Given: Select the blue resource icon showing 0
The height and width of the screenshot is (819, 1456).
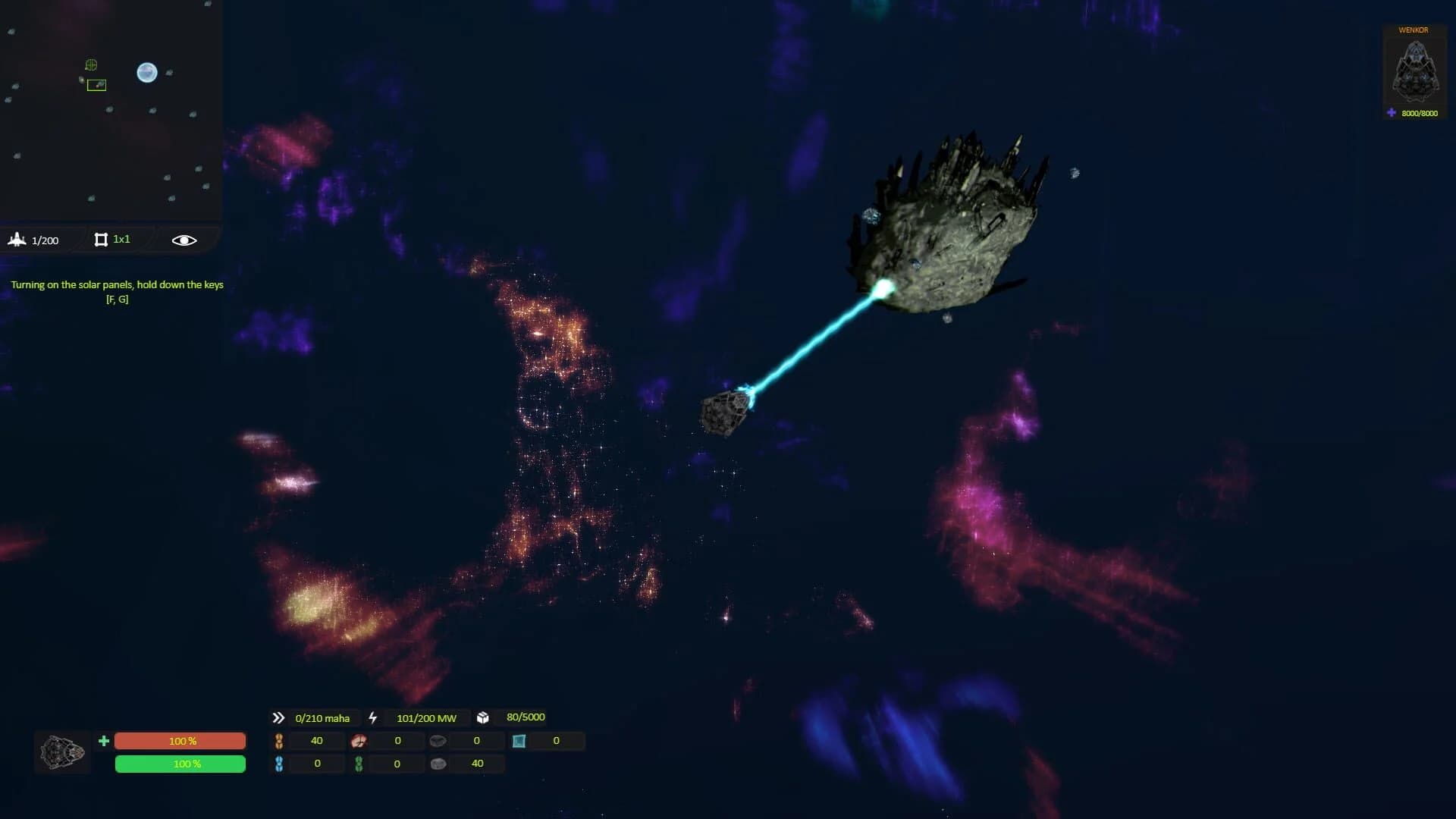Looking at the screenshot, I should (278, 764).
